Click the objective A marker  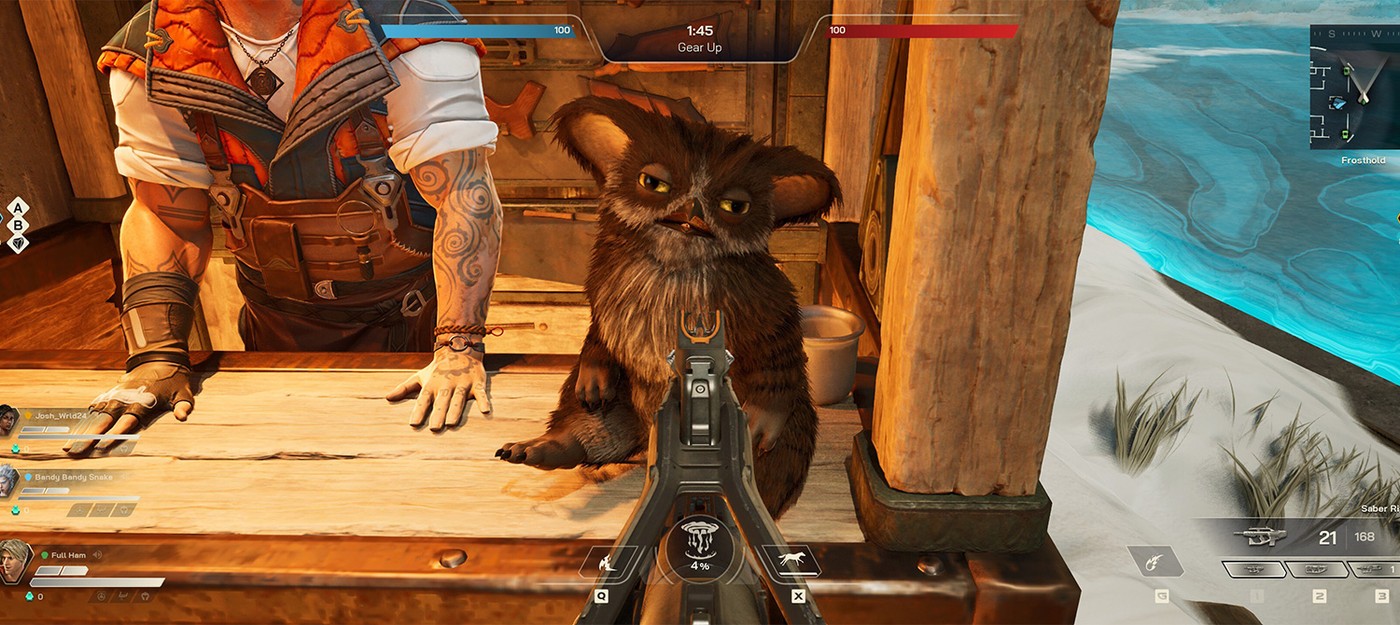[x=17, y=208]
